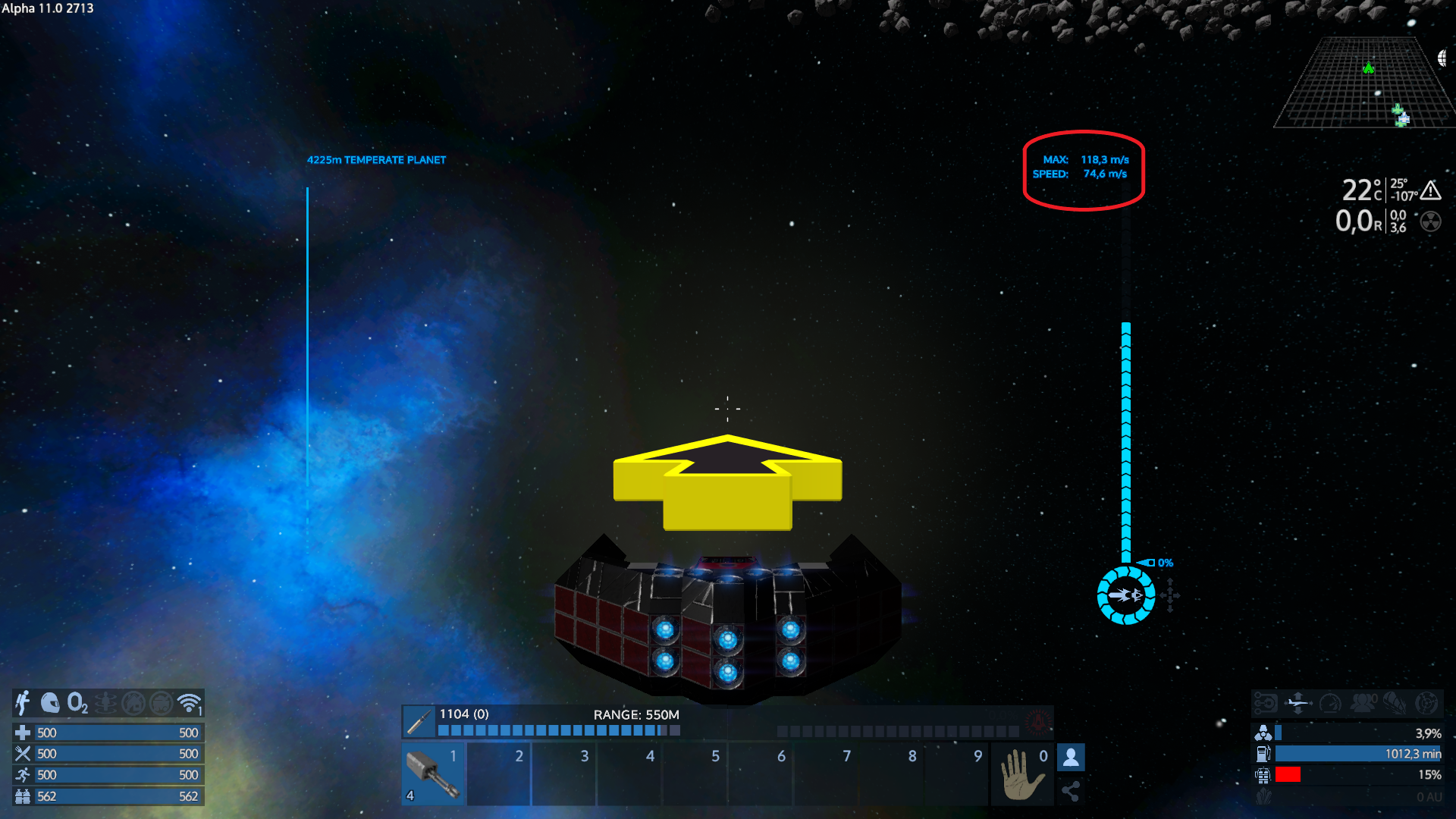Choose the empty hand slot 0
This screenshot has width=1456, height=819.
coord(1021,773)
